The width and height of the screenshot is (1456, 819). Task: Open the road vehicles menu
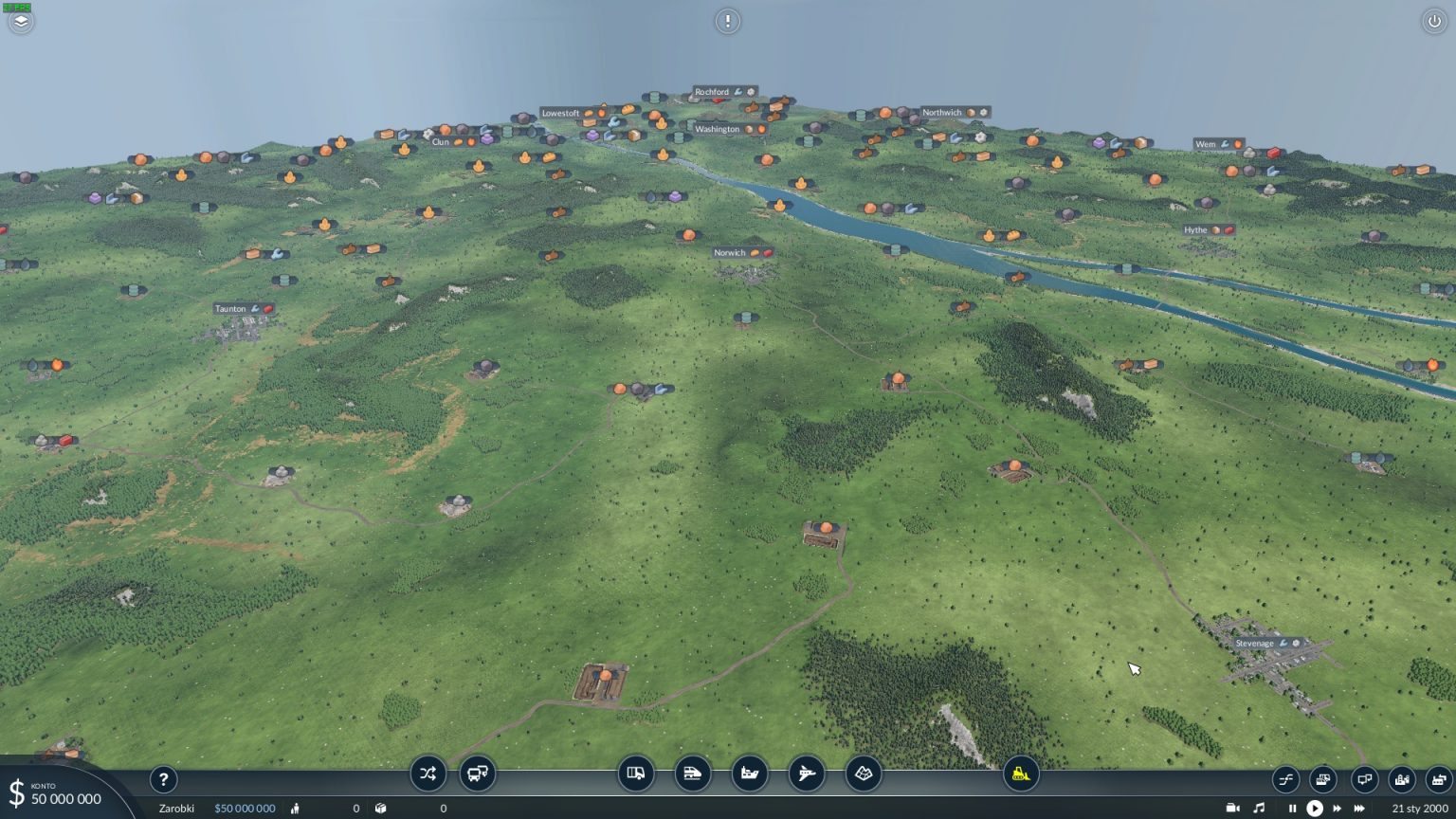point(478,773)
